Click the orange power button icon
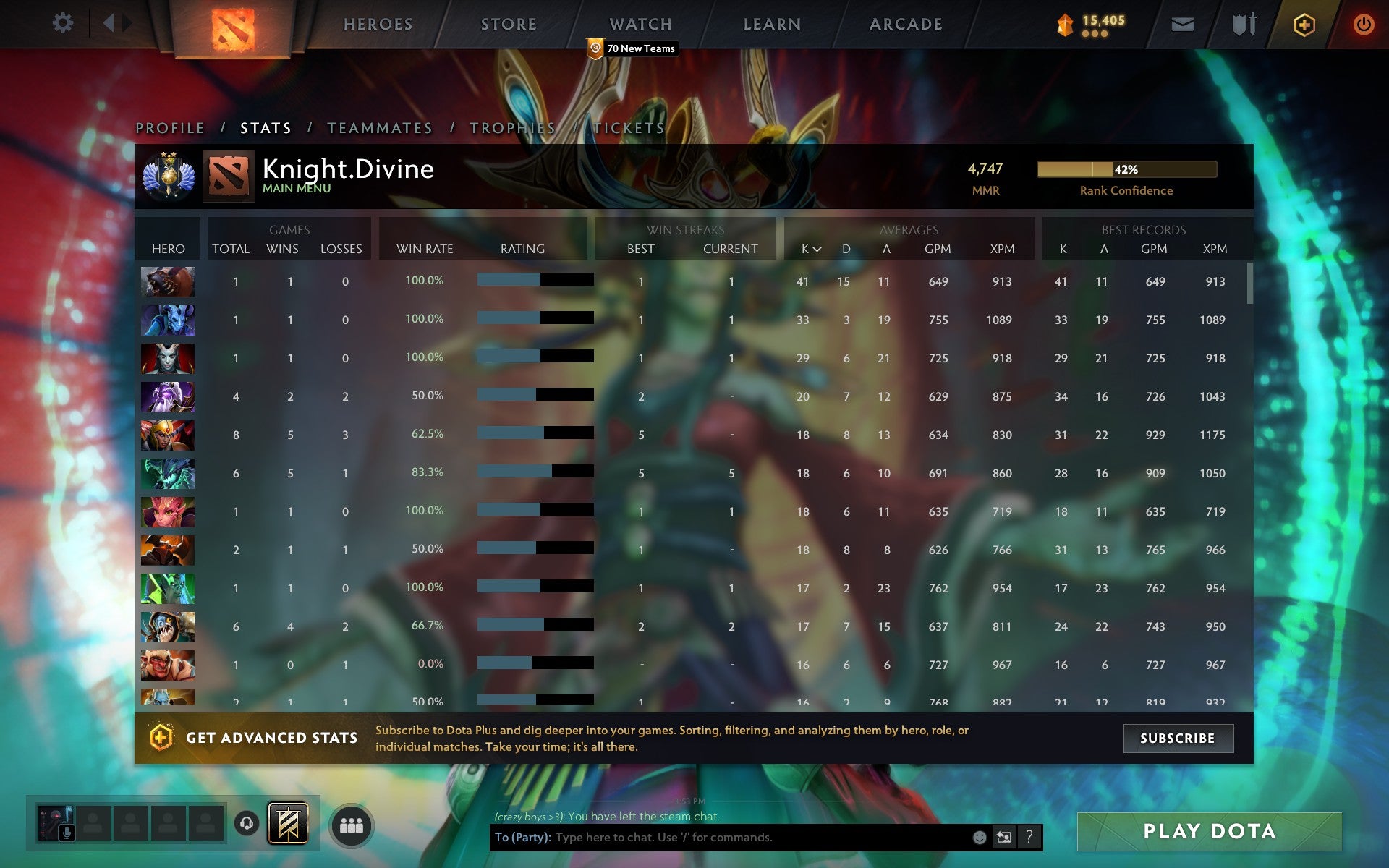Screen dimensions: 1389x868 pyautogui.click(x=1364, y=22)
